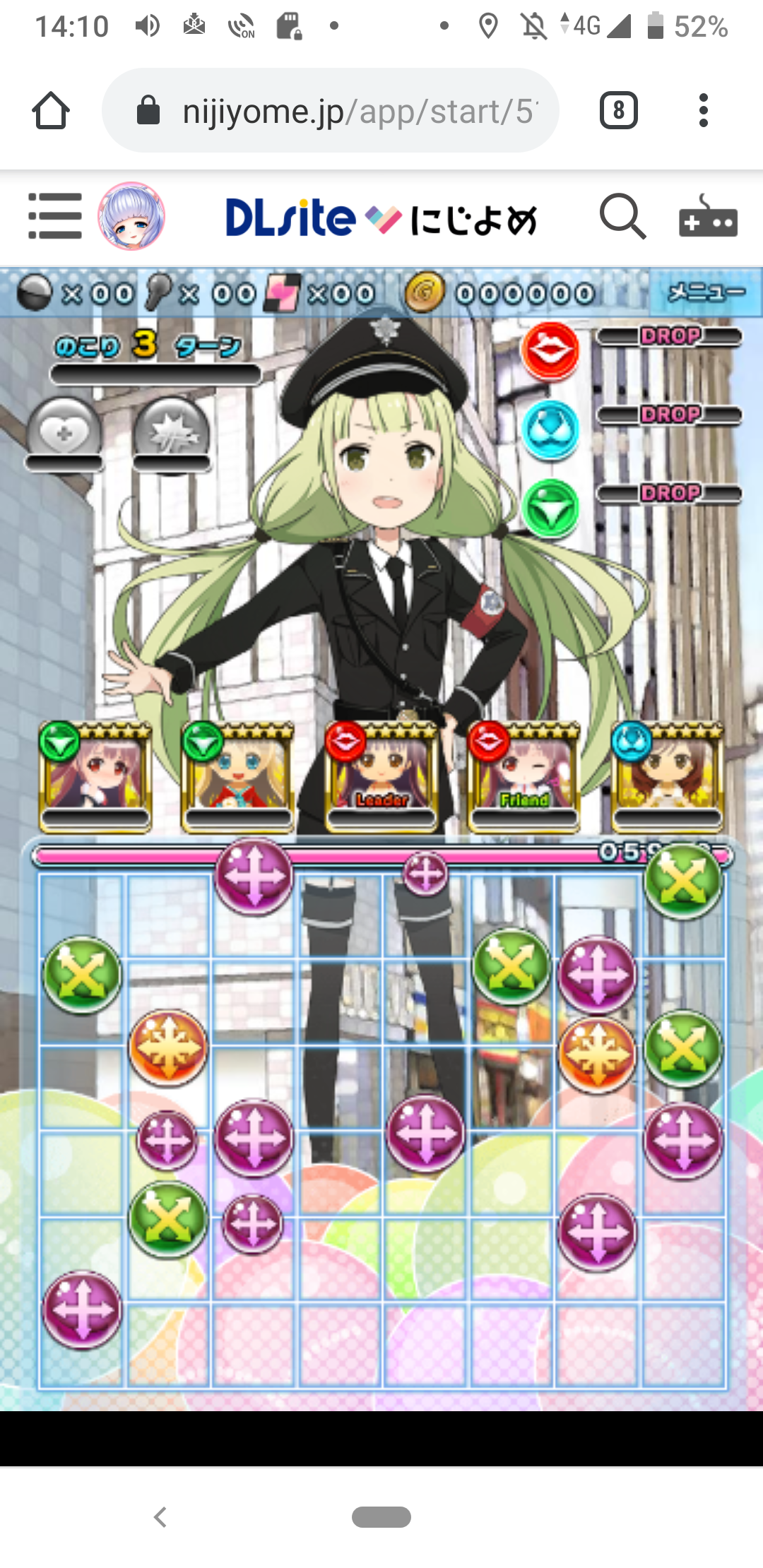
Task: Open the browser three-dot overflow menu
Action: click(x=703, y=111)
